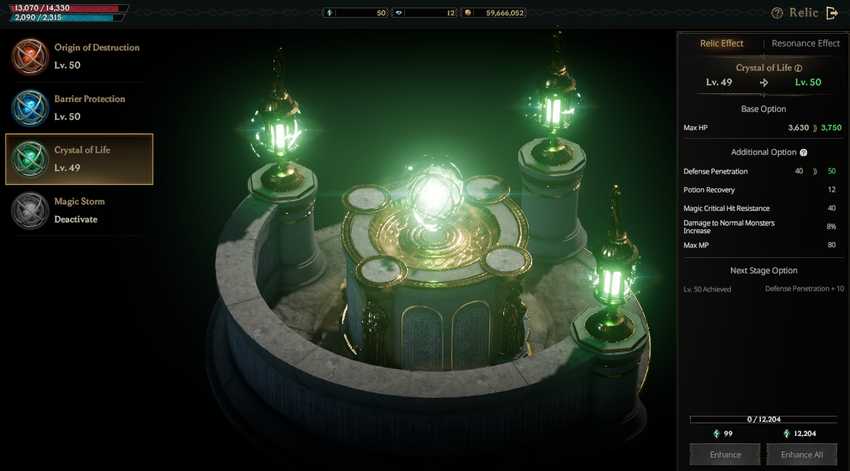
Task: Pick the deactivated Magic Storm relic
Action: pos(78,210)
